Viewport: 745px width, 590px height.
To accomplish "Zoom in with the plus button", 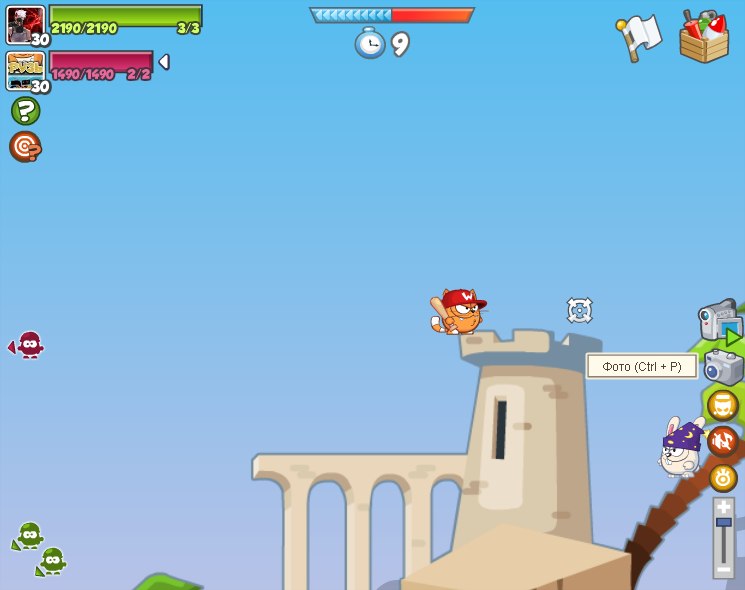I will [724, 507].
